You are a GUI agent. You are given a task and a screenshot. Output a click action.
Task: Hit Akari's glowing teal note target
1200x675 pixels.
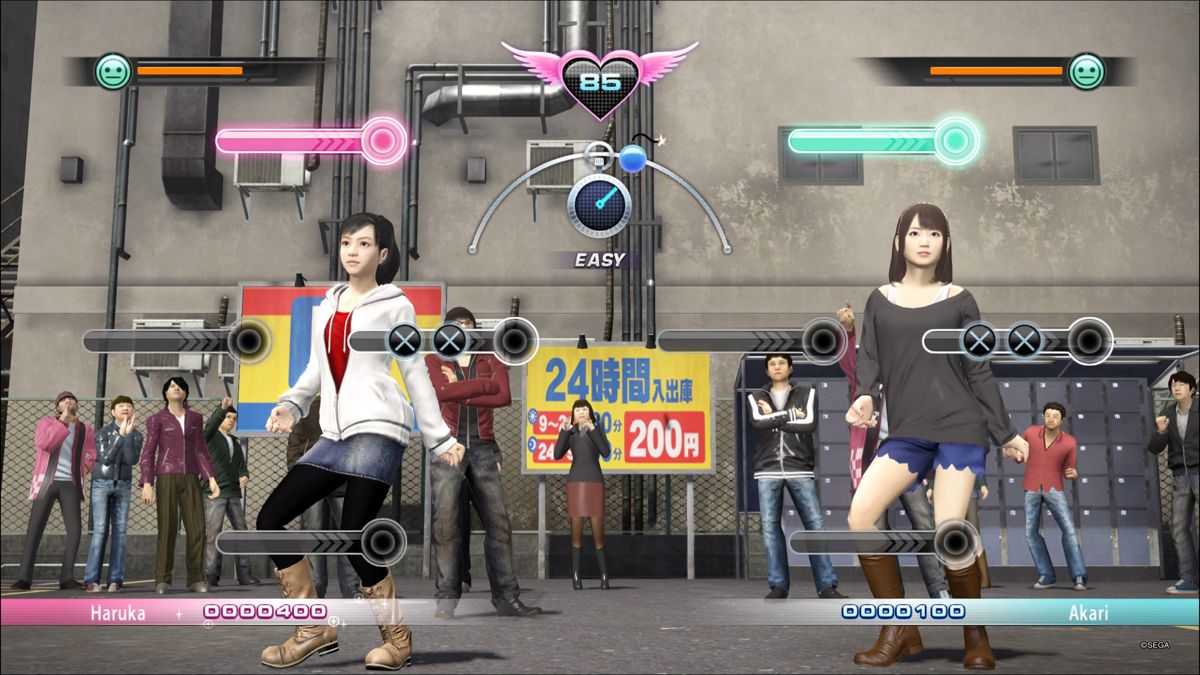[x=955, y=141]
